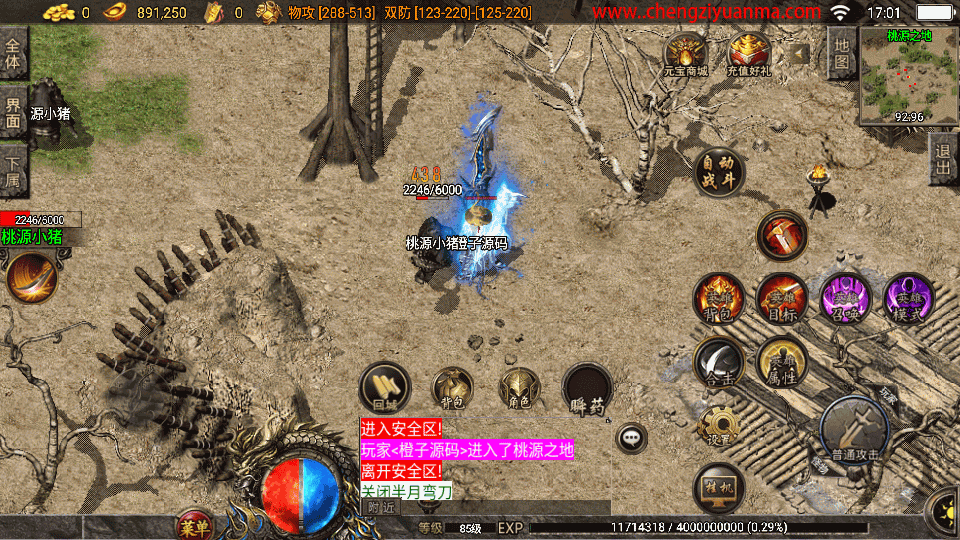Open the chat speech bubble

[632, 437]
